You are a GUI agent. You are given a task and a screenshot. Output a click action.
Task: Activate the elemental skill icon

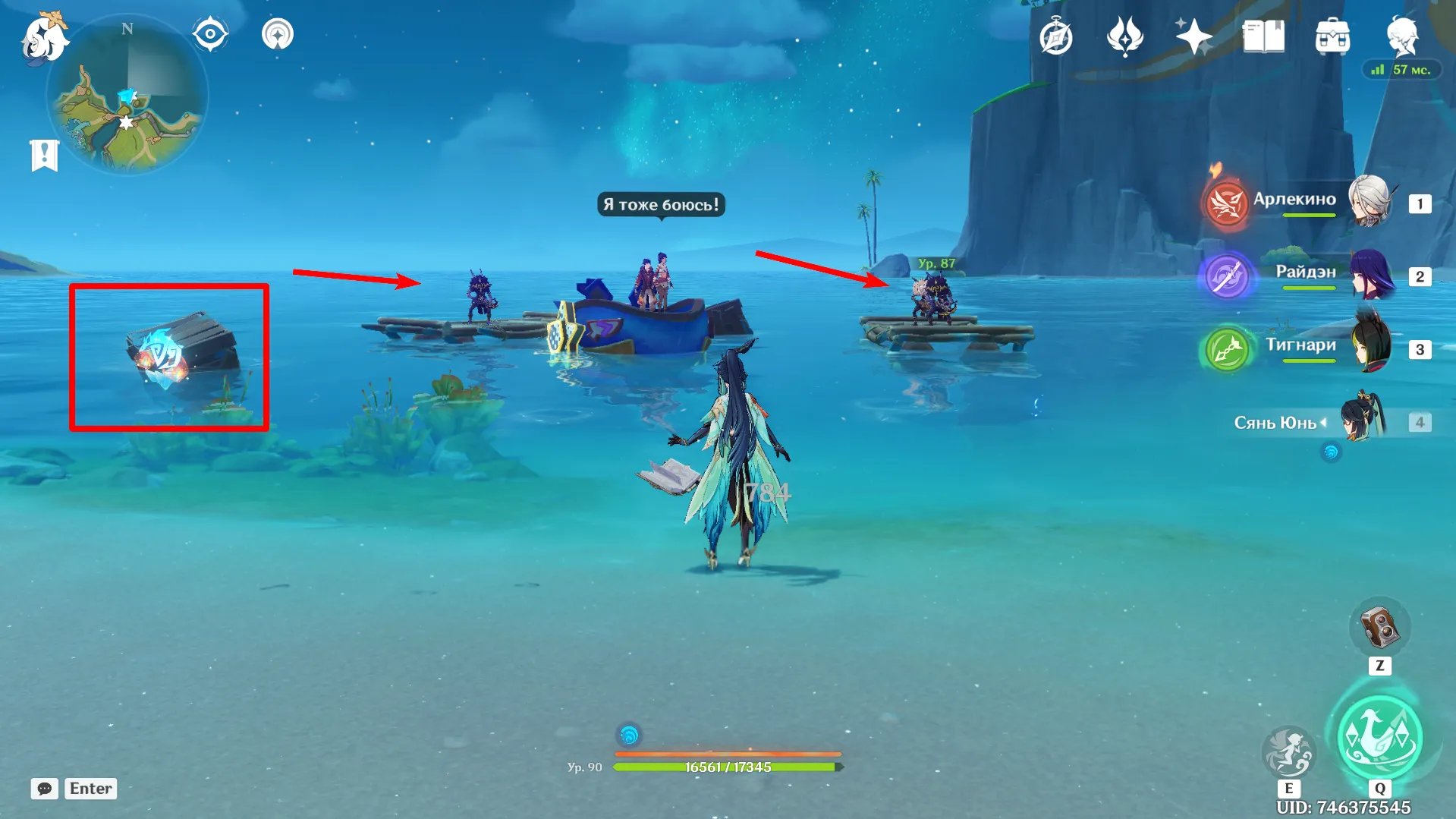(x=1288, y=751)
